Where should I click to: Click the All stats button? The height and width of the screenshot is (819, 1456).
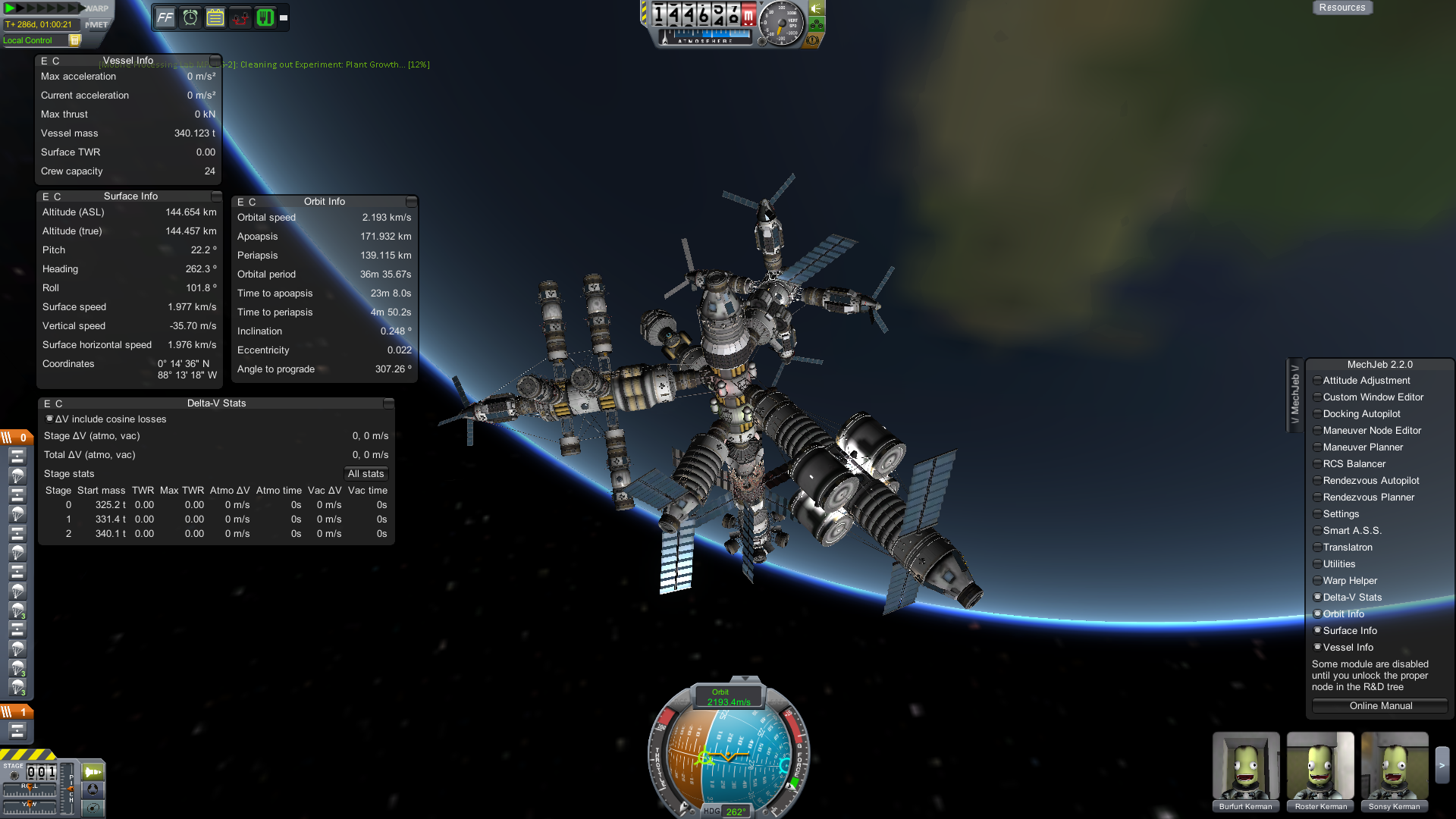coord(366,474)
